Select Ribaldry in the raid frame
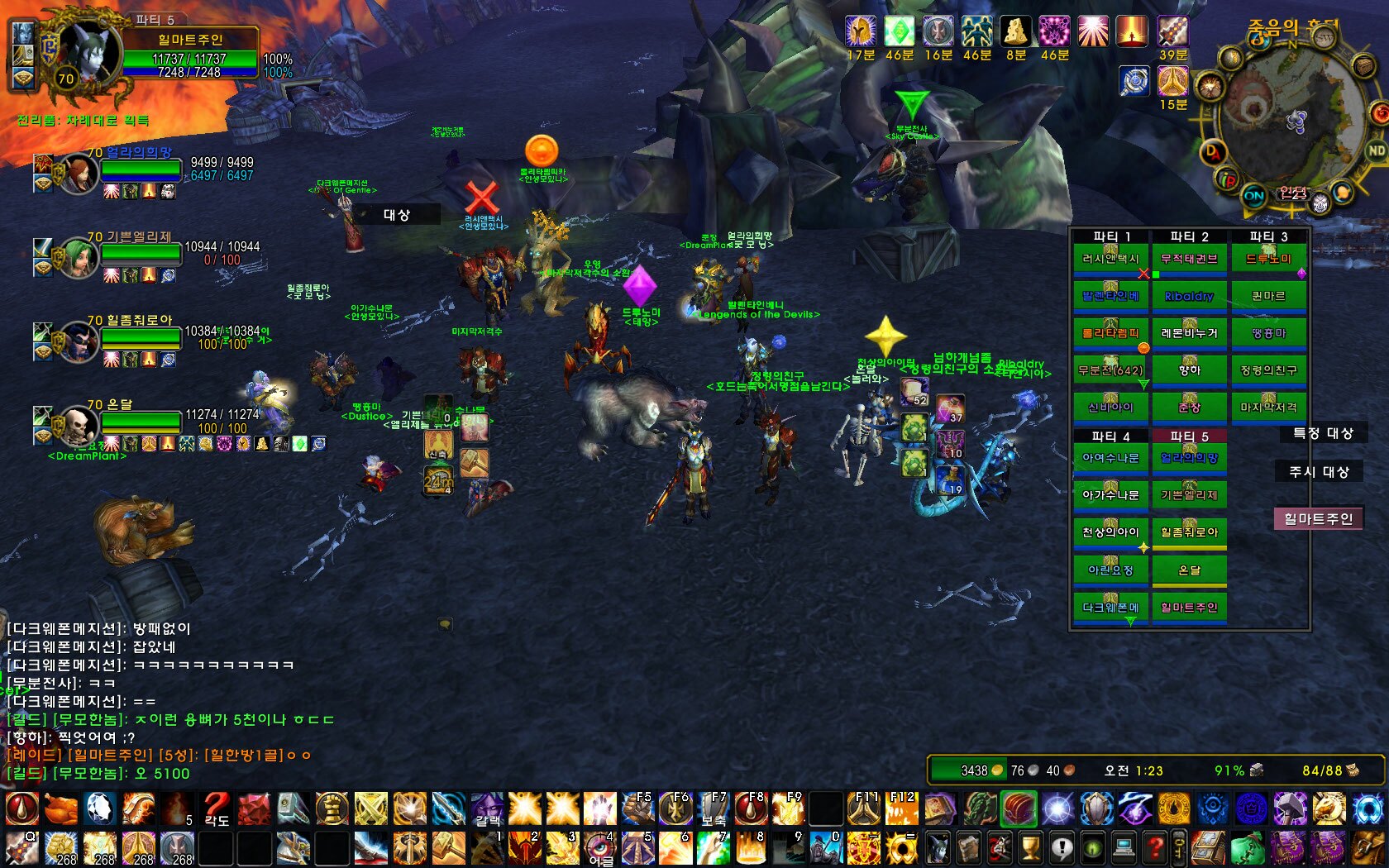1389x868 pixels. [x=1188, y=296]
